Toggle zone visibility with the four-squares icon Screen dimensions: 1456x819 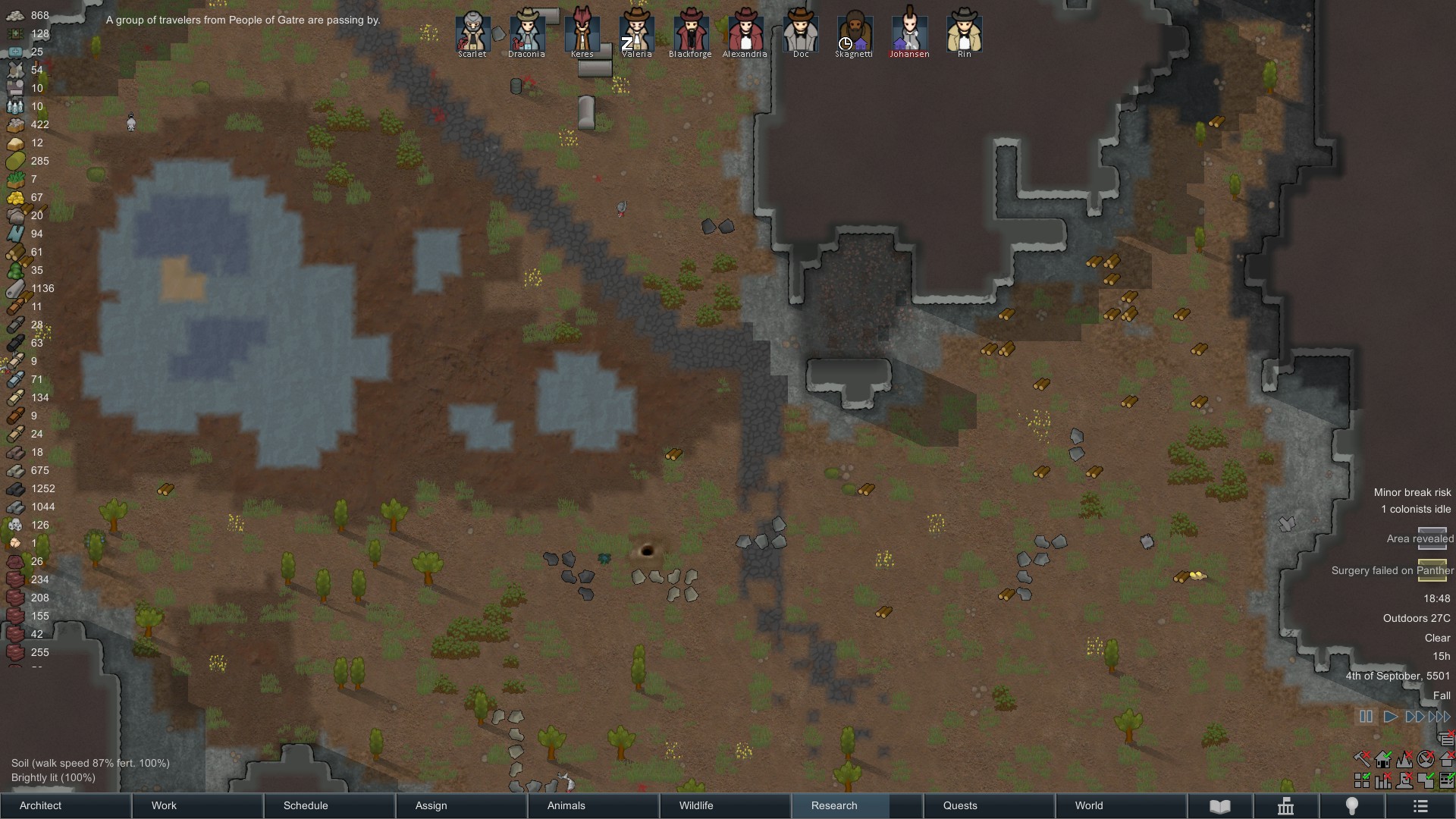(1362, 781)
